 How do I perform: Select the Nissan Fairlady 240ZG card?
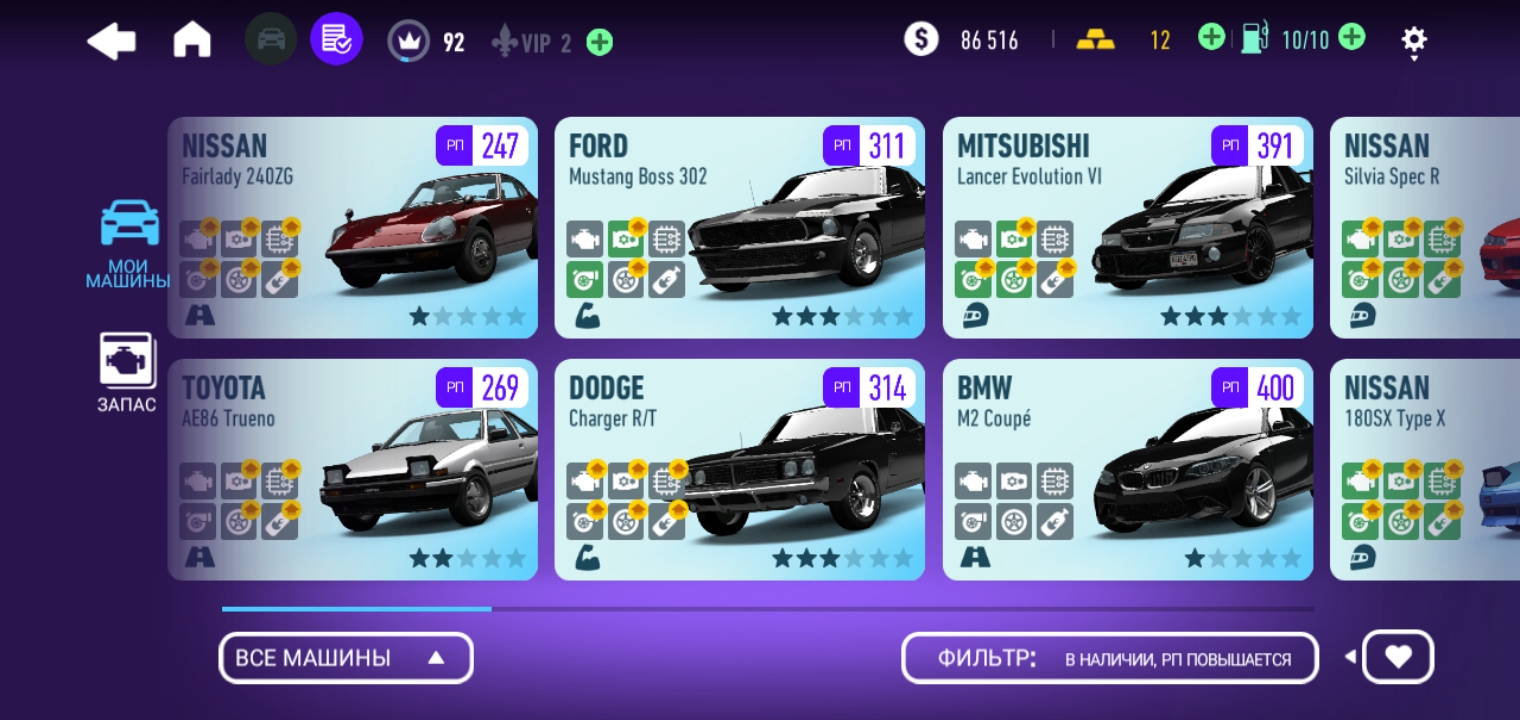(352, 228)
